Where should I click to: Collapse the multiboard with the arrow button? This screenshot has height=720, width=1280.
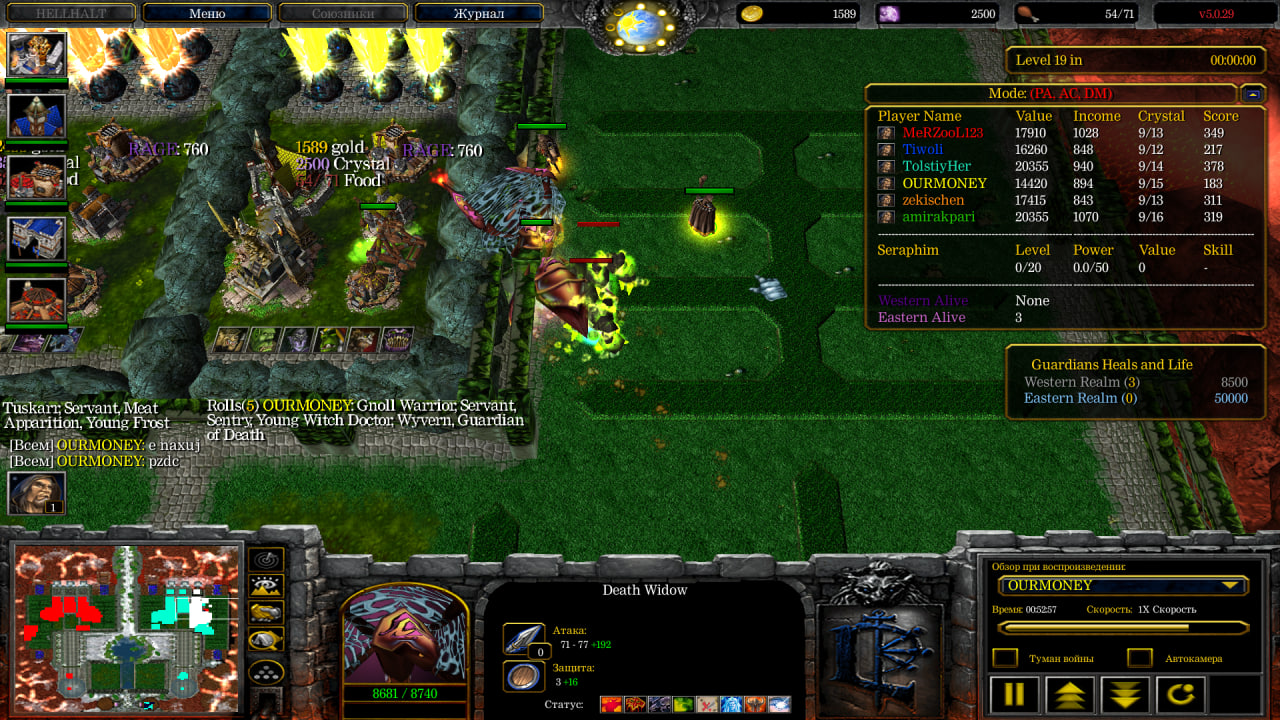pyautogui.click(x=1252, y=93)
